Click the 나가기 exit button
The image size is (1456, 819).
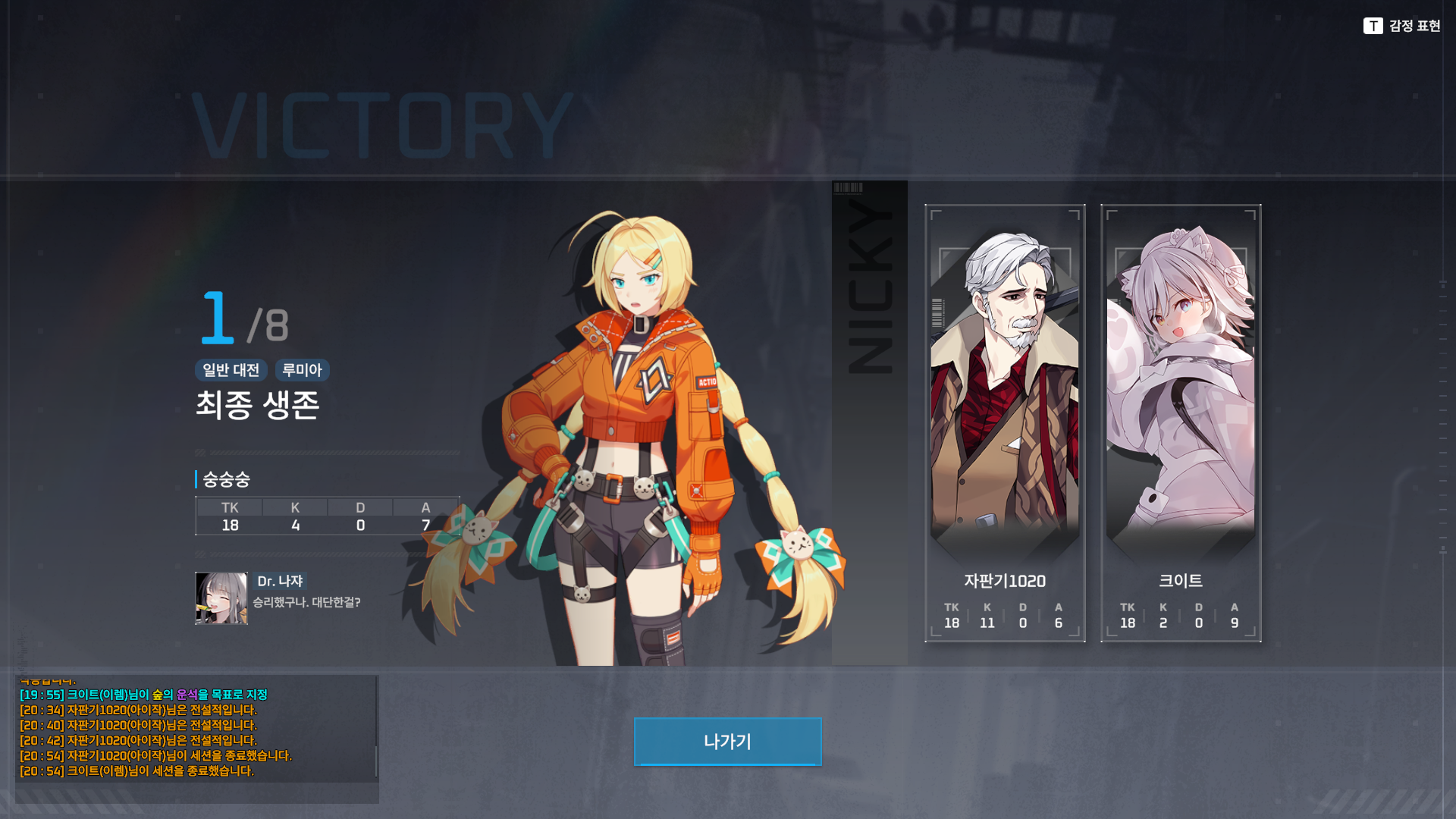727,741
